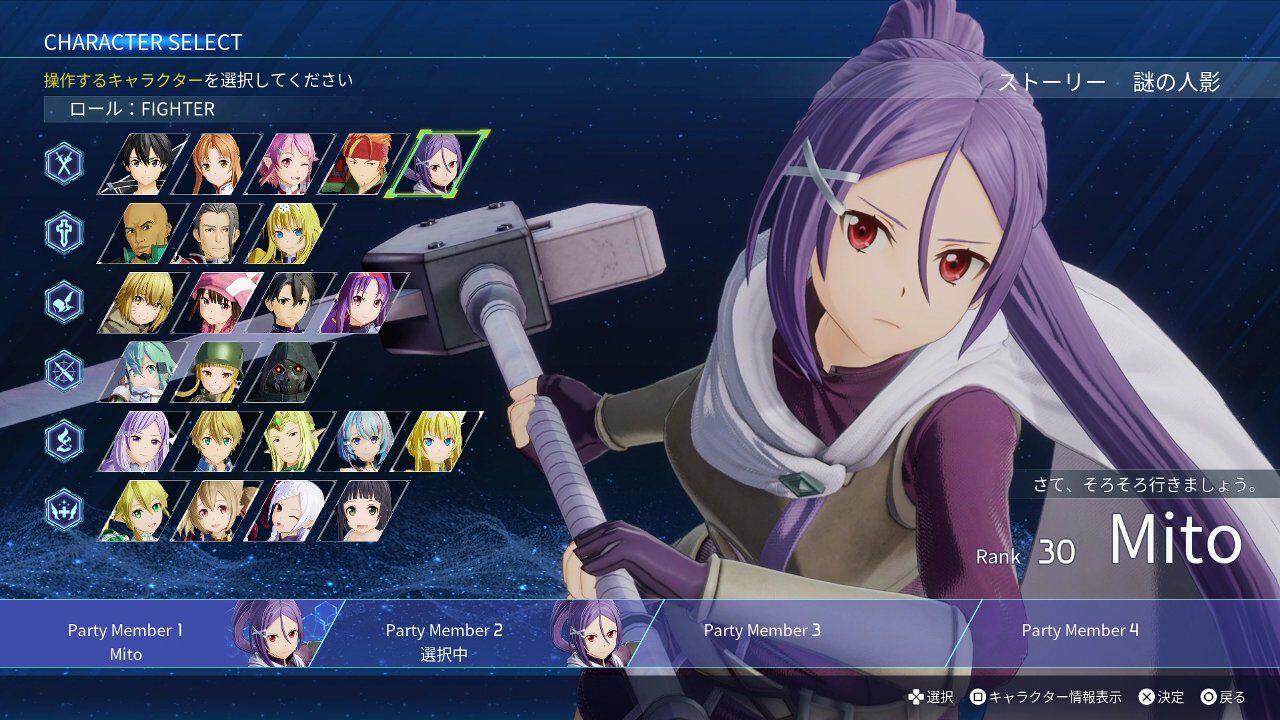The width and height of the screenshot is (1280, 720).
Task: Click the highlighted Mito portrait in the grid
Action: [x=439, y=164]
